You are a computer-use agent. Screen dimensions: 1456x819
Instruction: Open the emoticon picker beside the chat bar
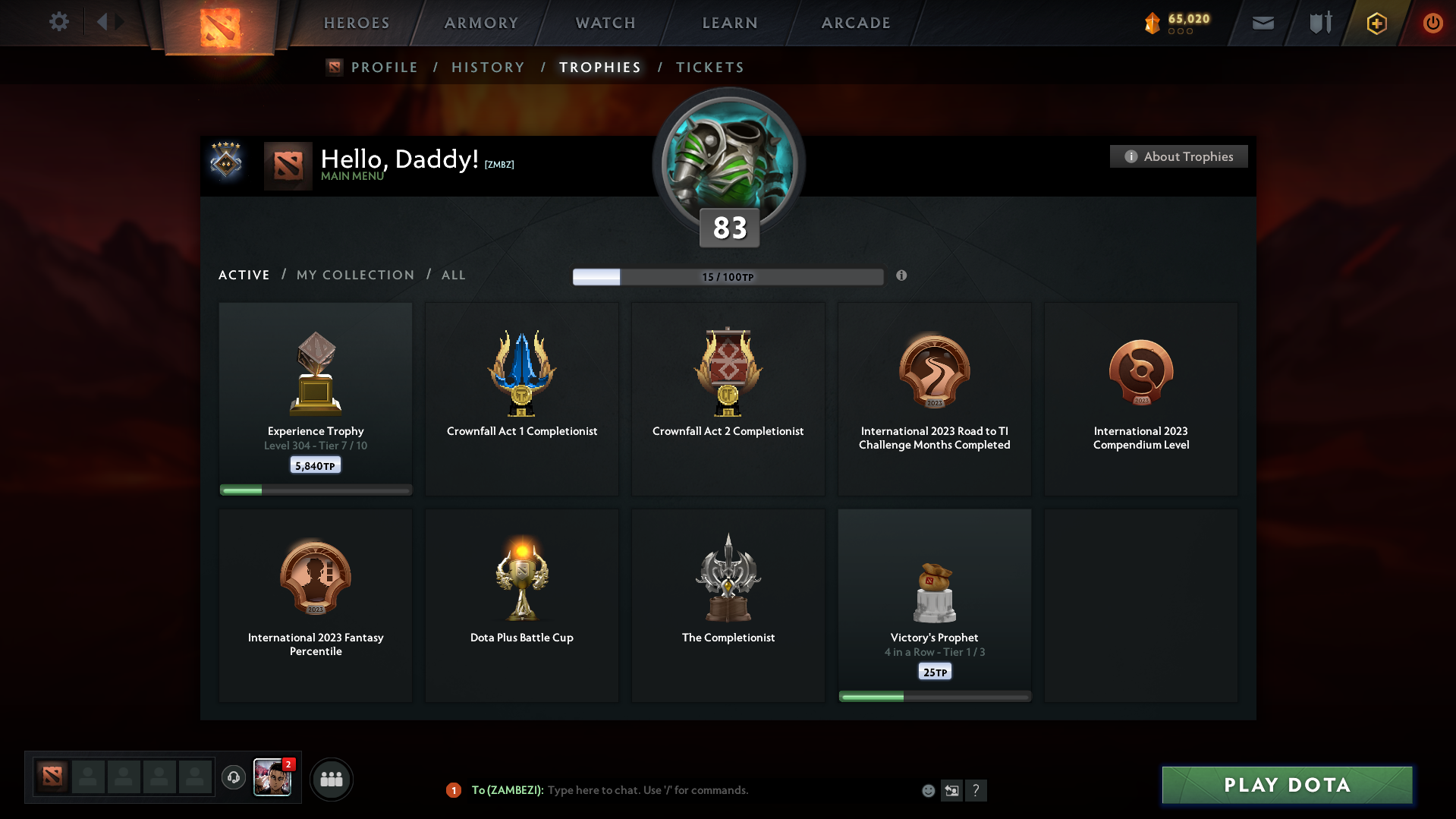[x=928, y=790]
